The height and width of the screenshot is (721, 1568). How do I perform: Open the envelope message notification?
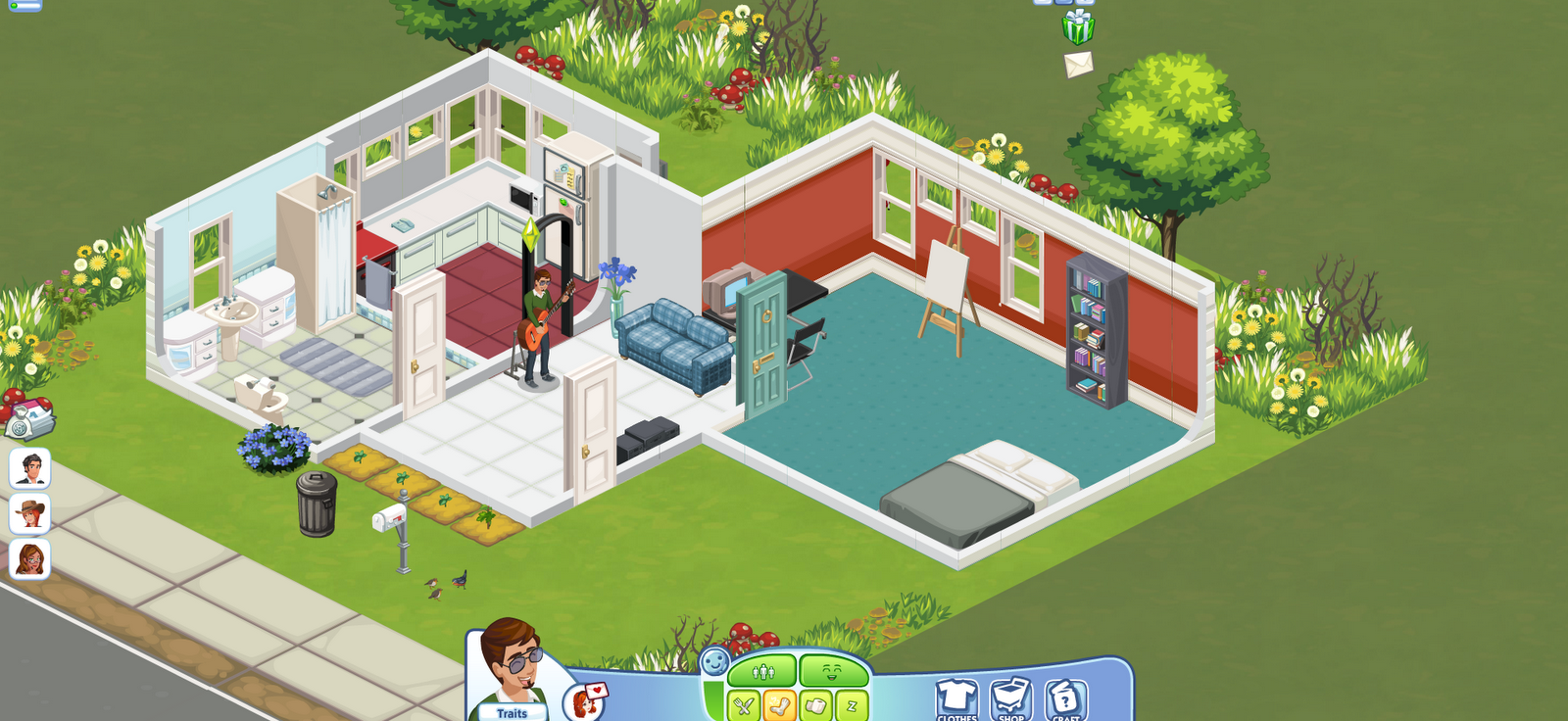point(1078,66)
